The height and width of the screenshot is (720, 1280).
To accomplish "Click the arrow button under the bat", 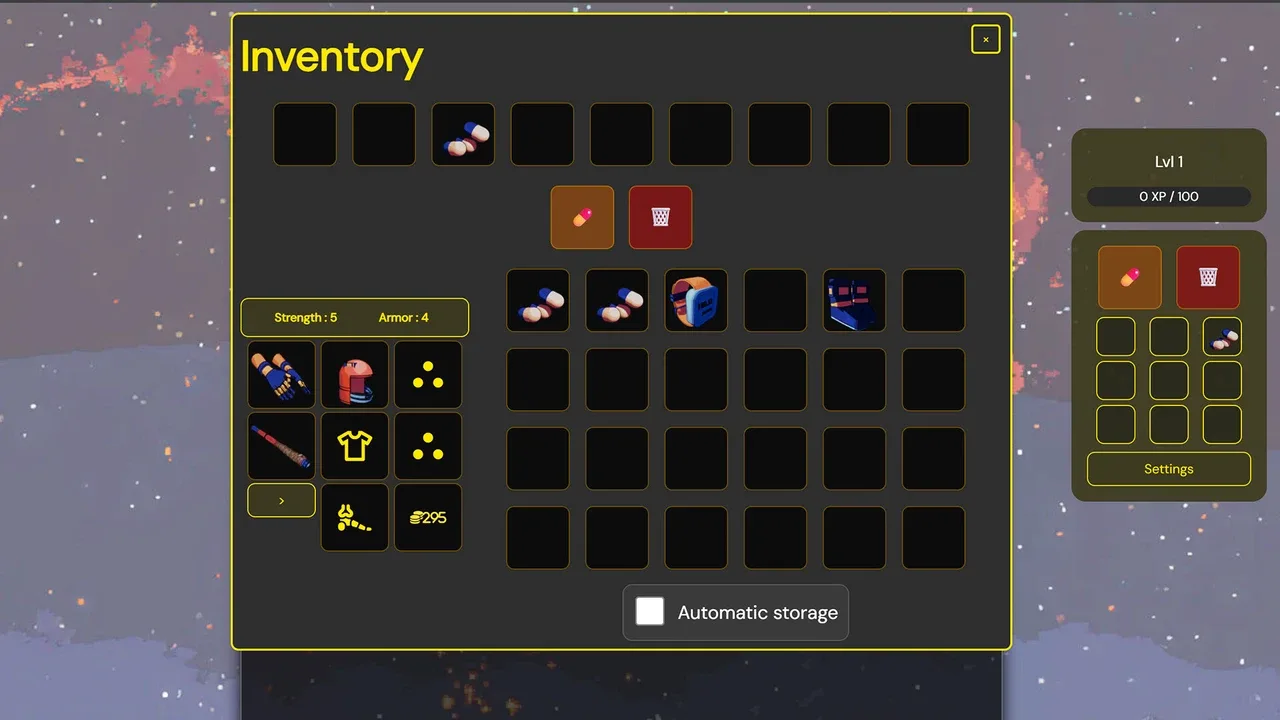I will point(281,500).
